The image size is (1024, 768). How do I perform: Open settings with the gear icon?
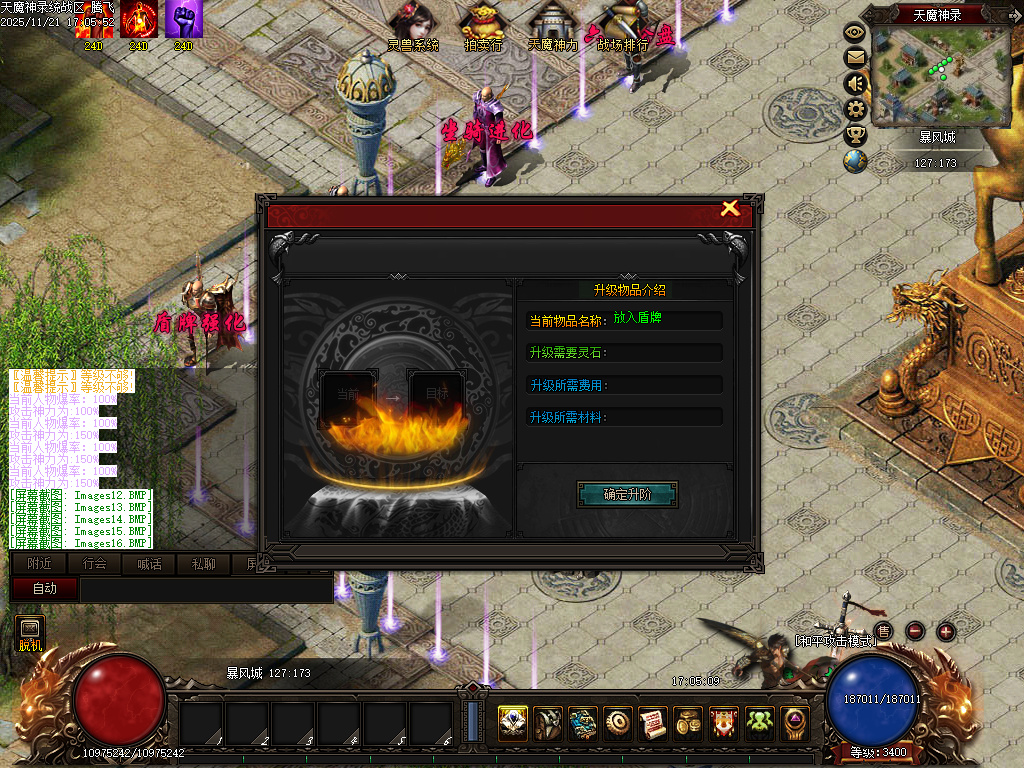pyautogui.click(x=855, y=109)
